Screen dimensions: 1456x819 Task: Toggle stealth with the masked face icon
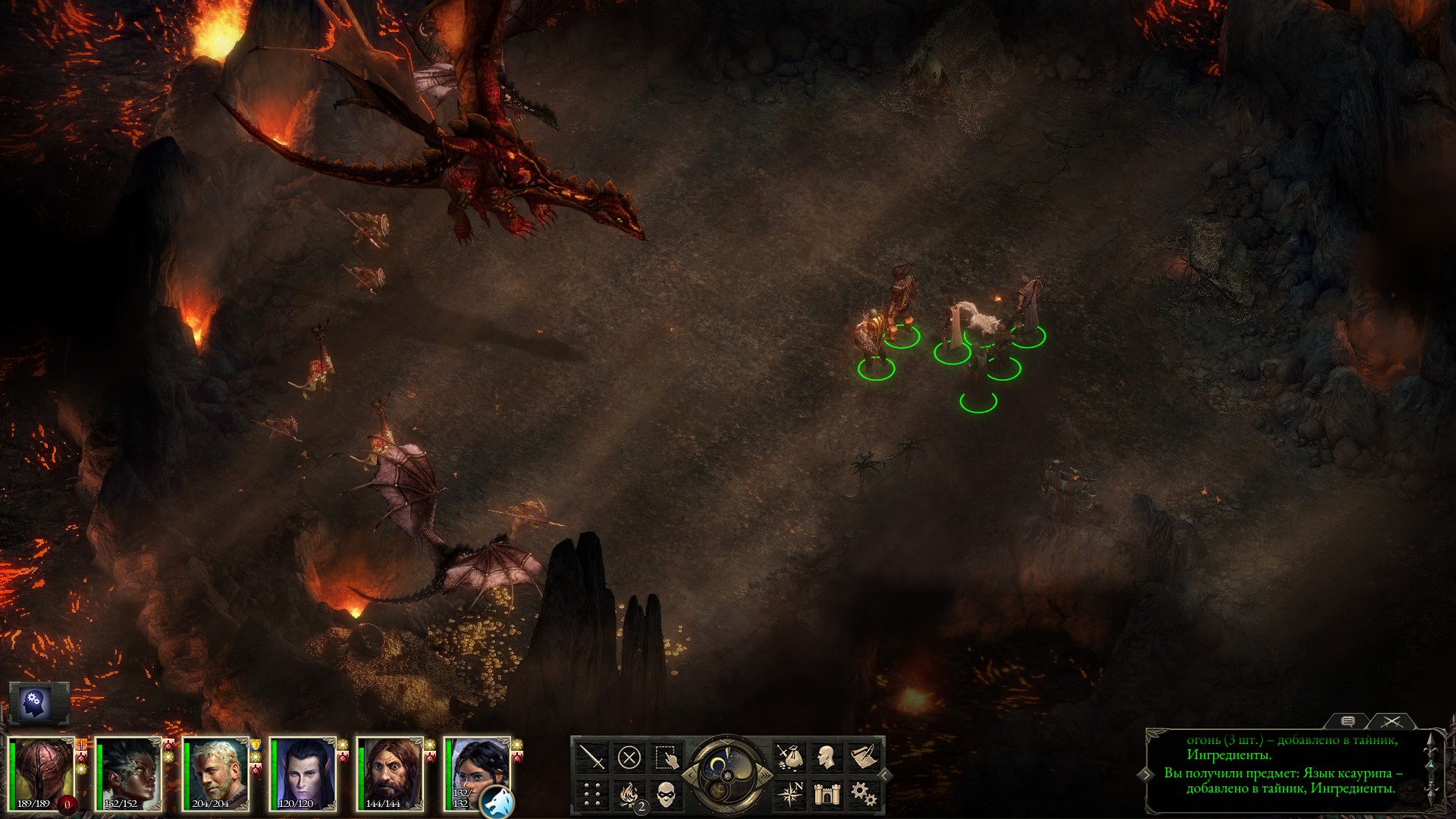(x=666, y=794)
